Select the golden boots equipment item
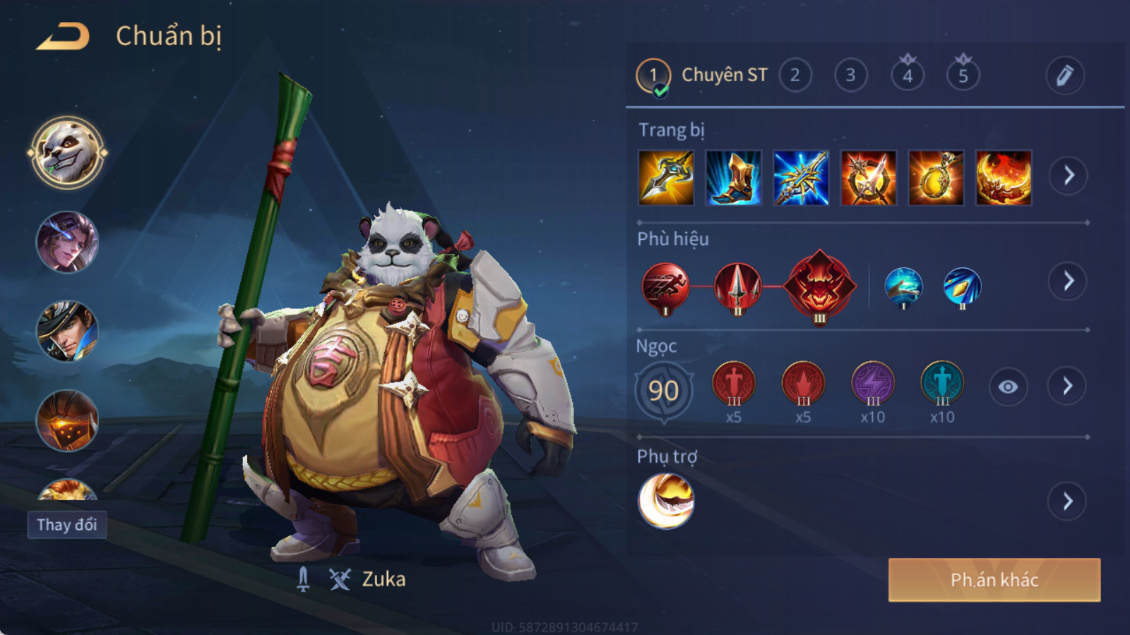The height and width of the screenshot is (635, 1130). 734,178
